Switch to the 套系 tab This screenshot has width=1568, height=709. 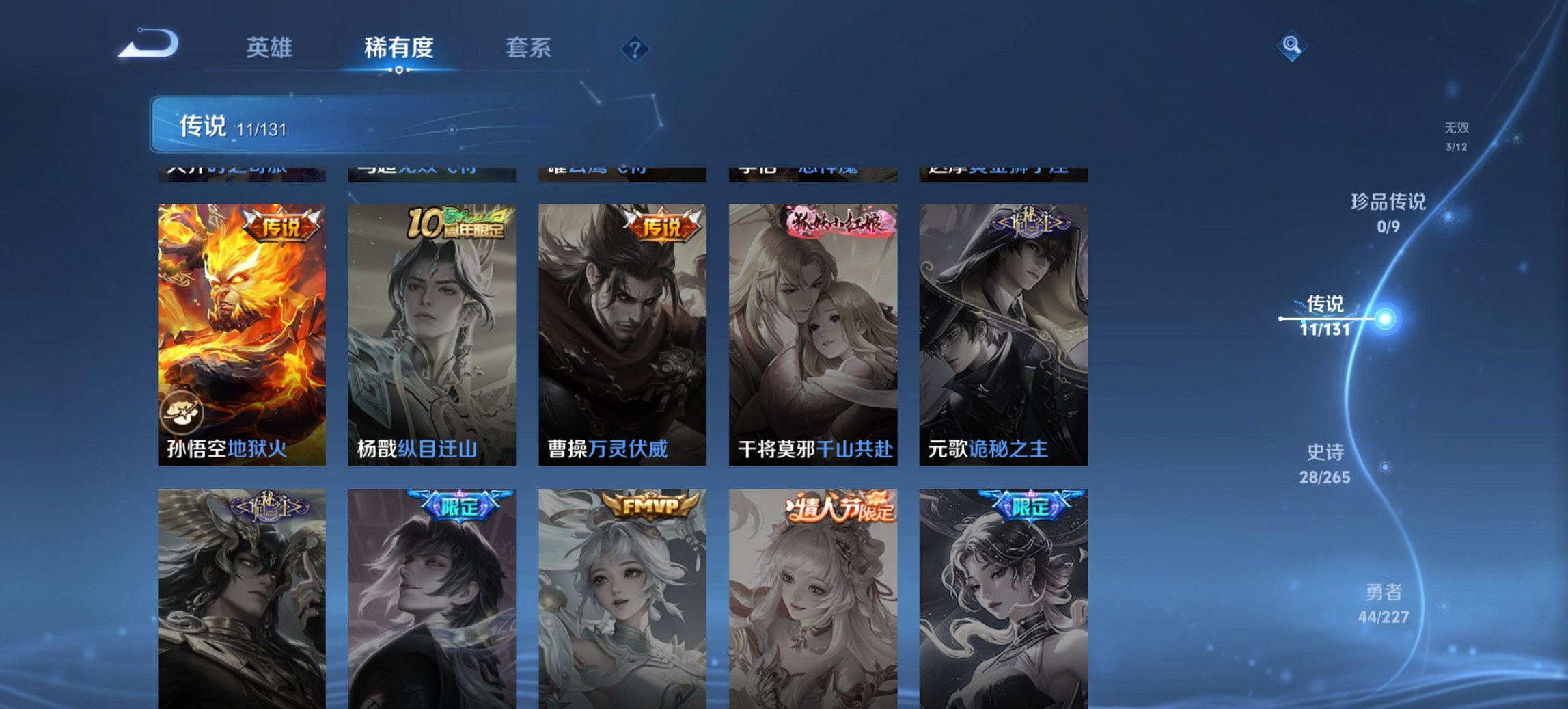(x=528, y=48)
